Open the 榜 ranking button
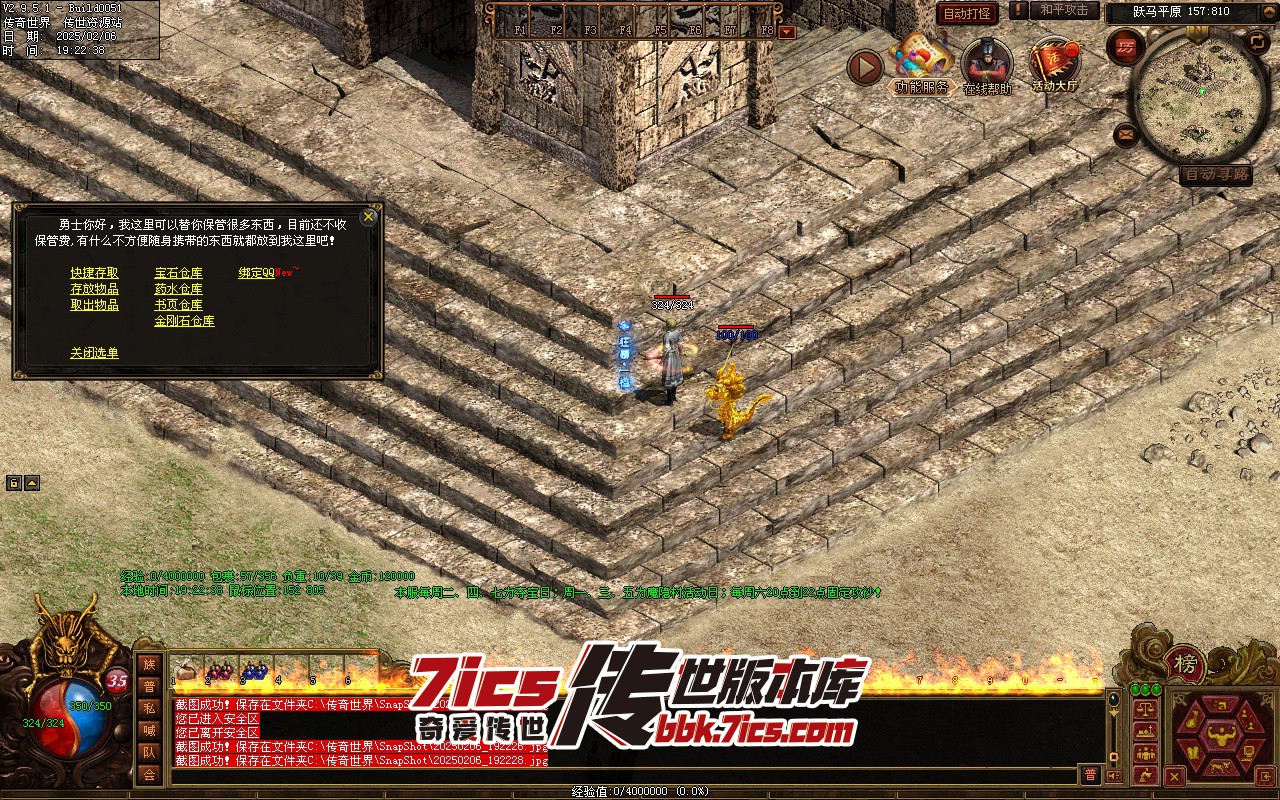 (1185, 664)
